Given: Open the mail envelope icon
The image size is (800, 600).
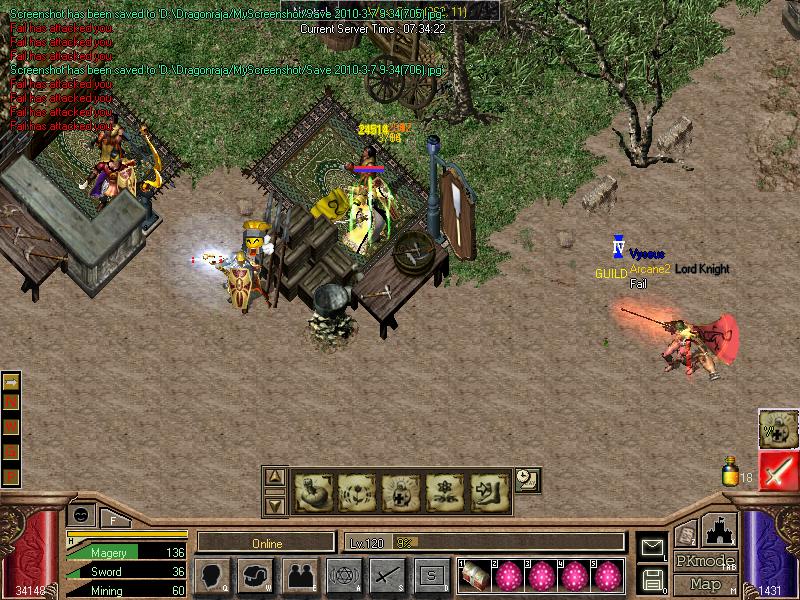Looking at the screenshot, I should click(652, 547).
